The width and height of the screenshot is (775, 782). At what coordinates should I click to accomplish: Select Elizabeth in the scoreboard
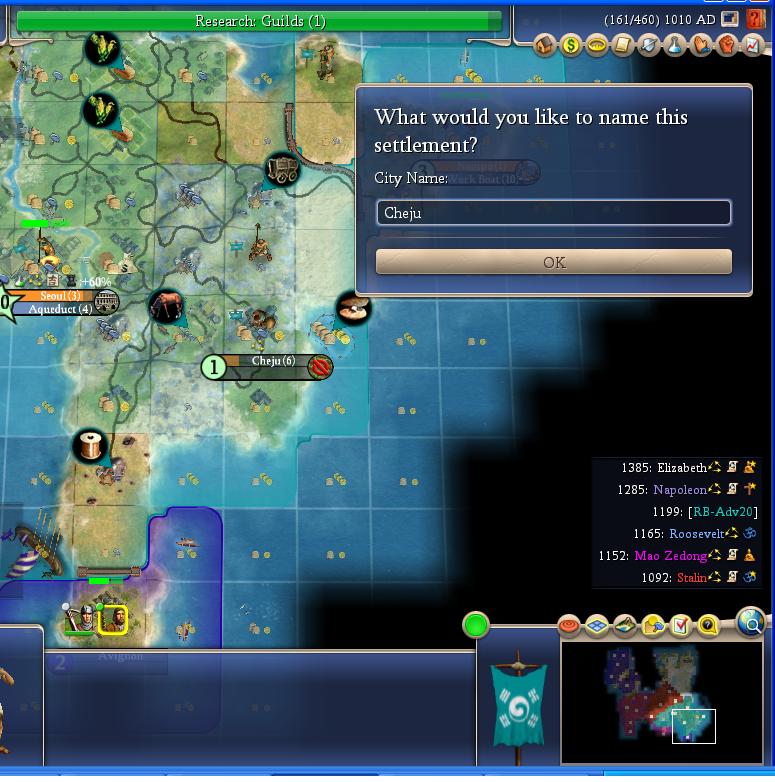(682, 467)
